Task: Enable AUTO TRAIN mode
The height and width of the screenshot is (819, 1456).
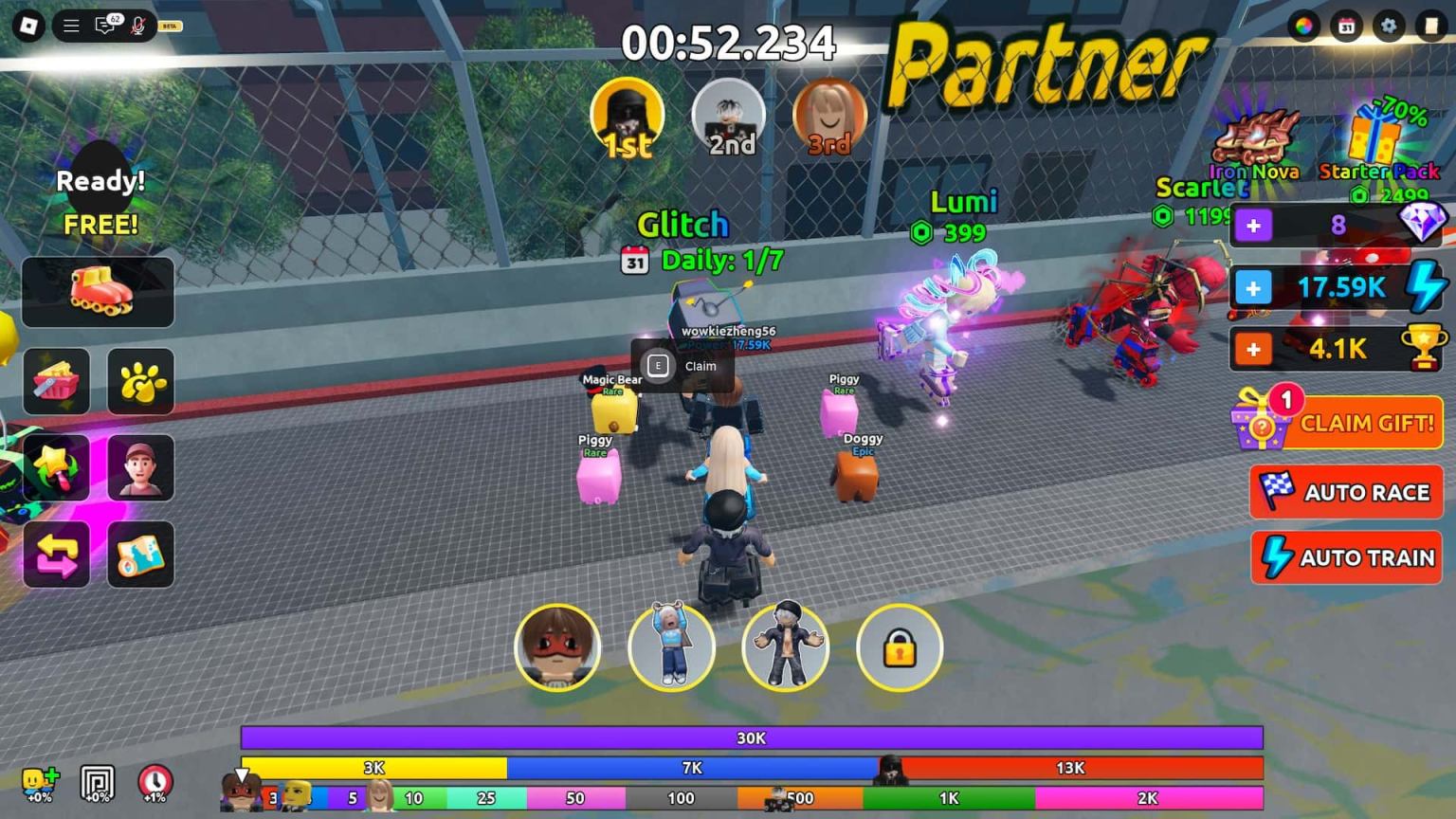Action: 1346,557
